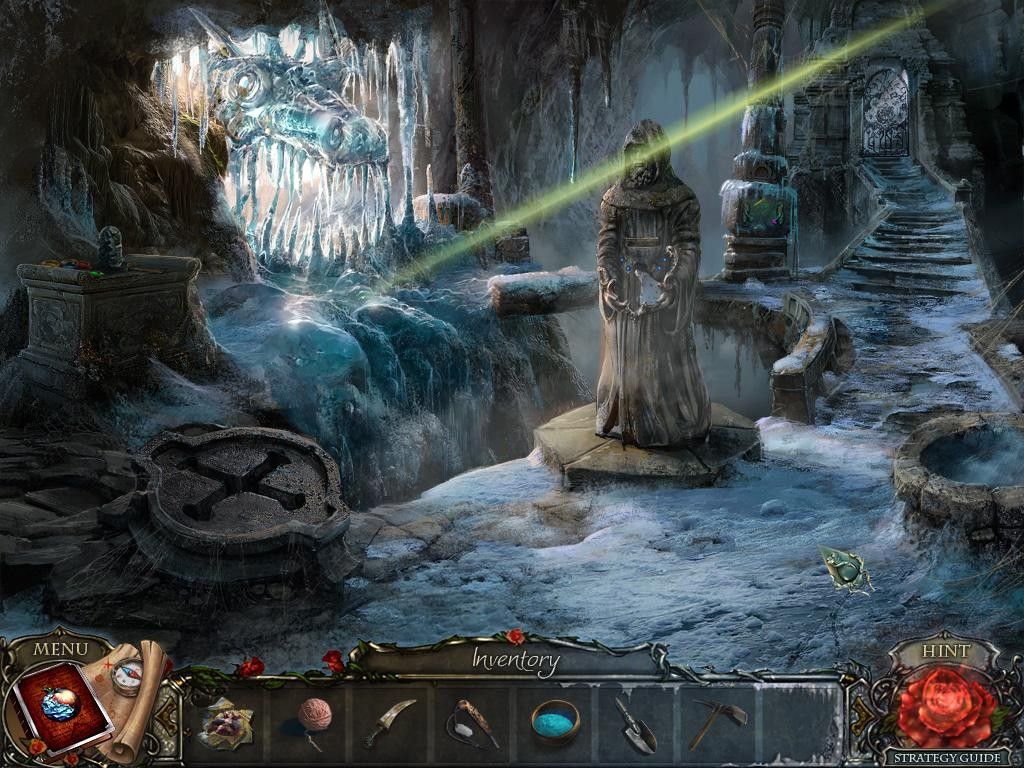1024x768 pixels.
Task: Open the Strategy Guide
Action: (944, 757)
